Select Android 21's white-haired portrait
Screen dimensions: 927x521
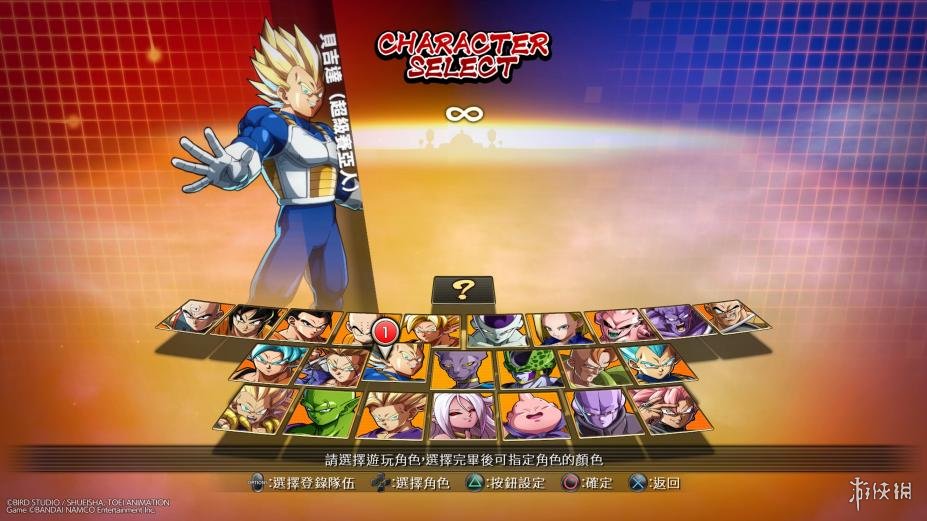463,415
